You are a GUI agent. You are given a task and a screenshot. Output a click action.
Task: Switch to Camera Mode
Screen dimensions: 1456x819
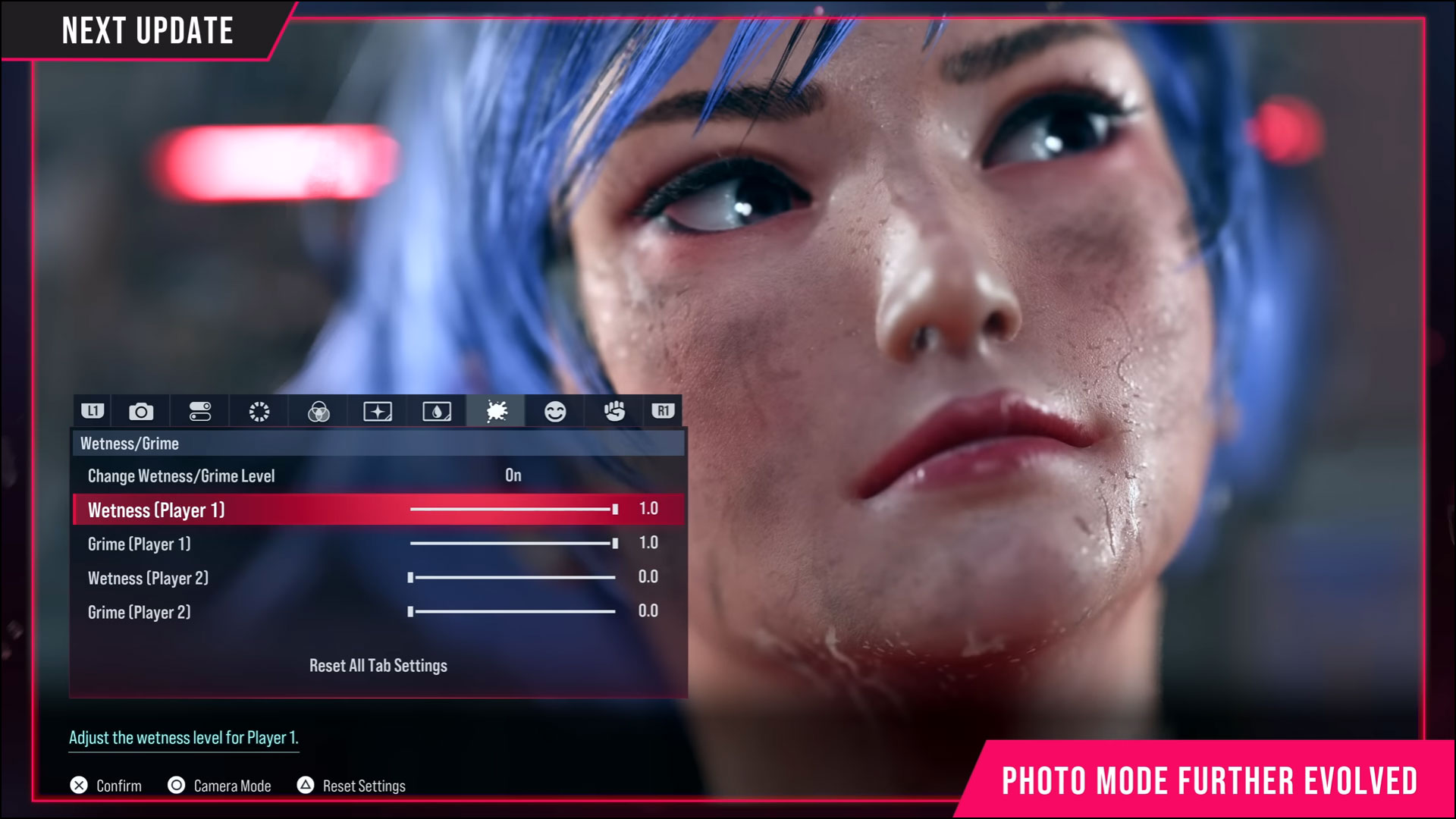tap(219, 786)
